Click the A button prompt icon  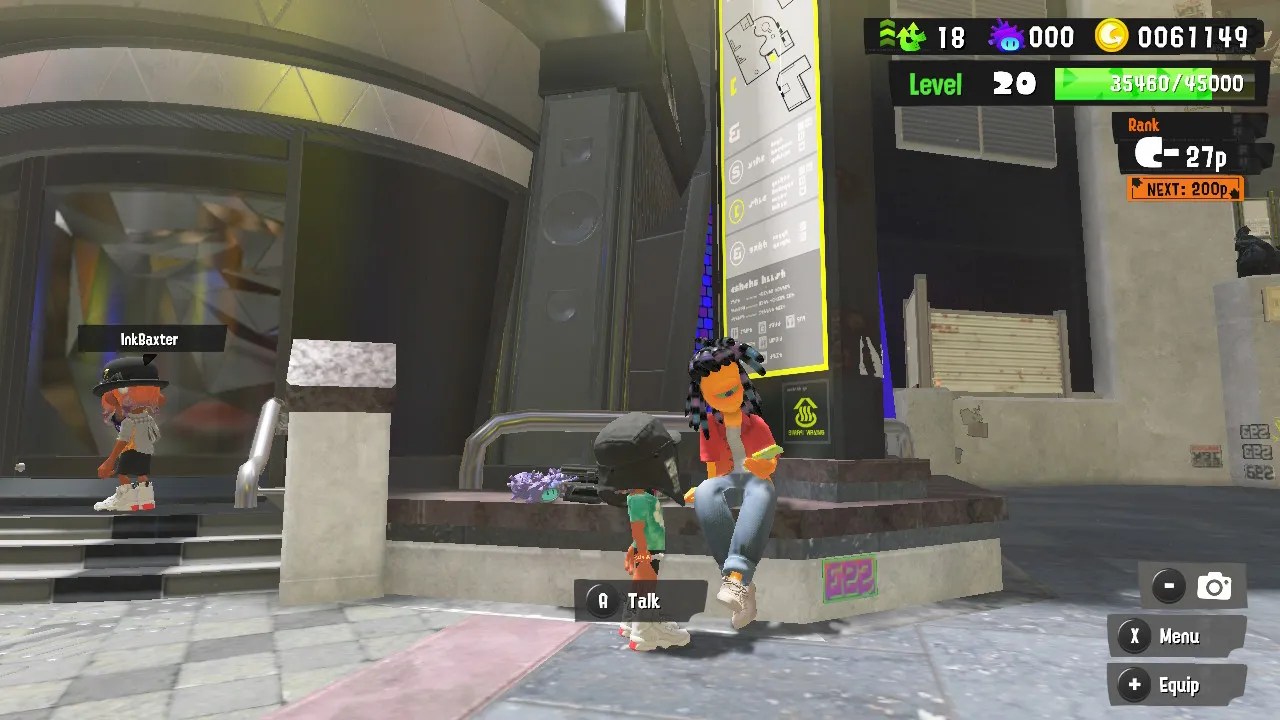601,601
